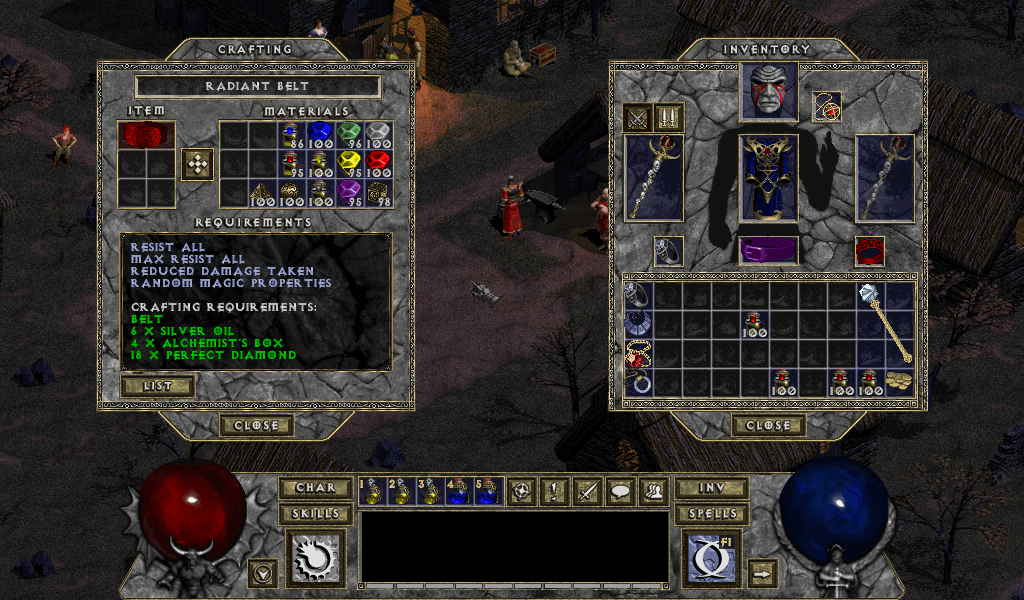Select the perfect diamond material stack

tap(377, 135)
